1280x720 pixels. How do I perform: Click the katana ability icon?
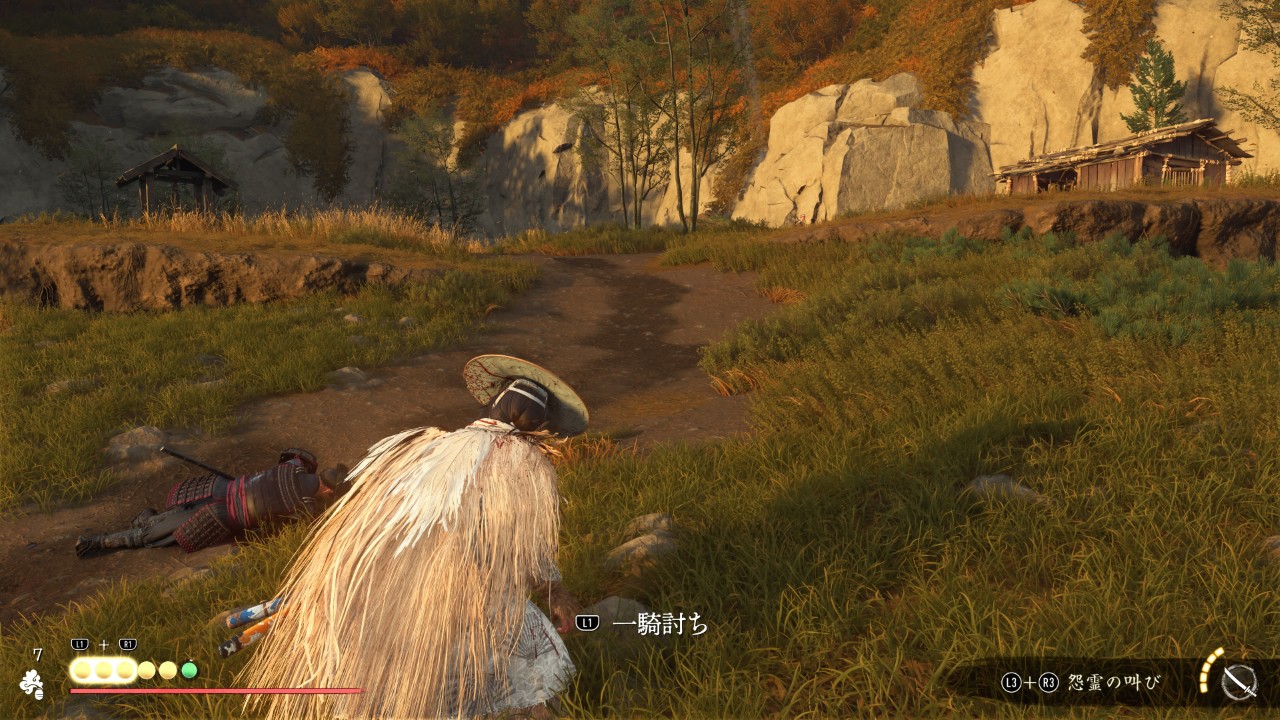[x=1239, y=682]
